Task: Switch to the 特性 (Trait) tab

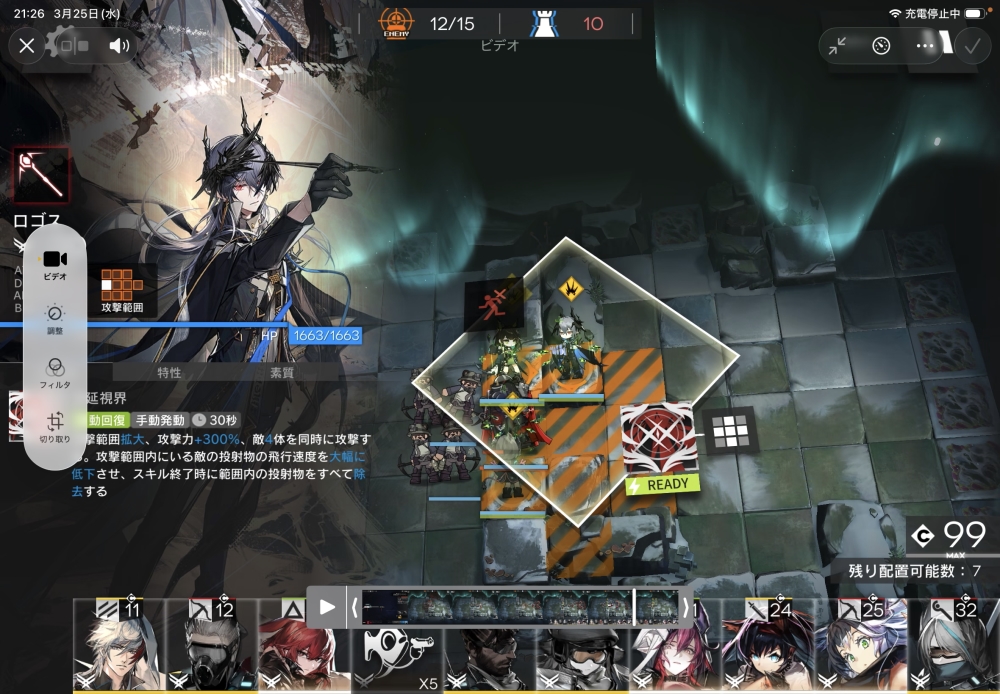Action: [x=169, y=373]
